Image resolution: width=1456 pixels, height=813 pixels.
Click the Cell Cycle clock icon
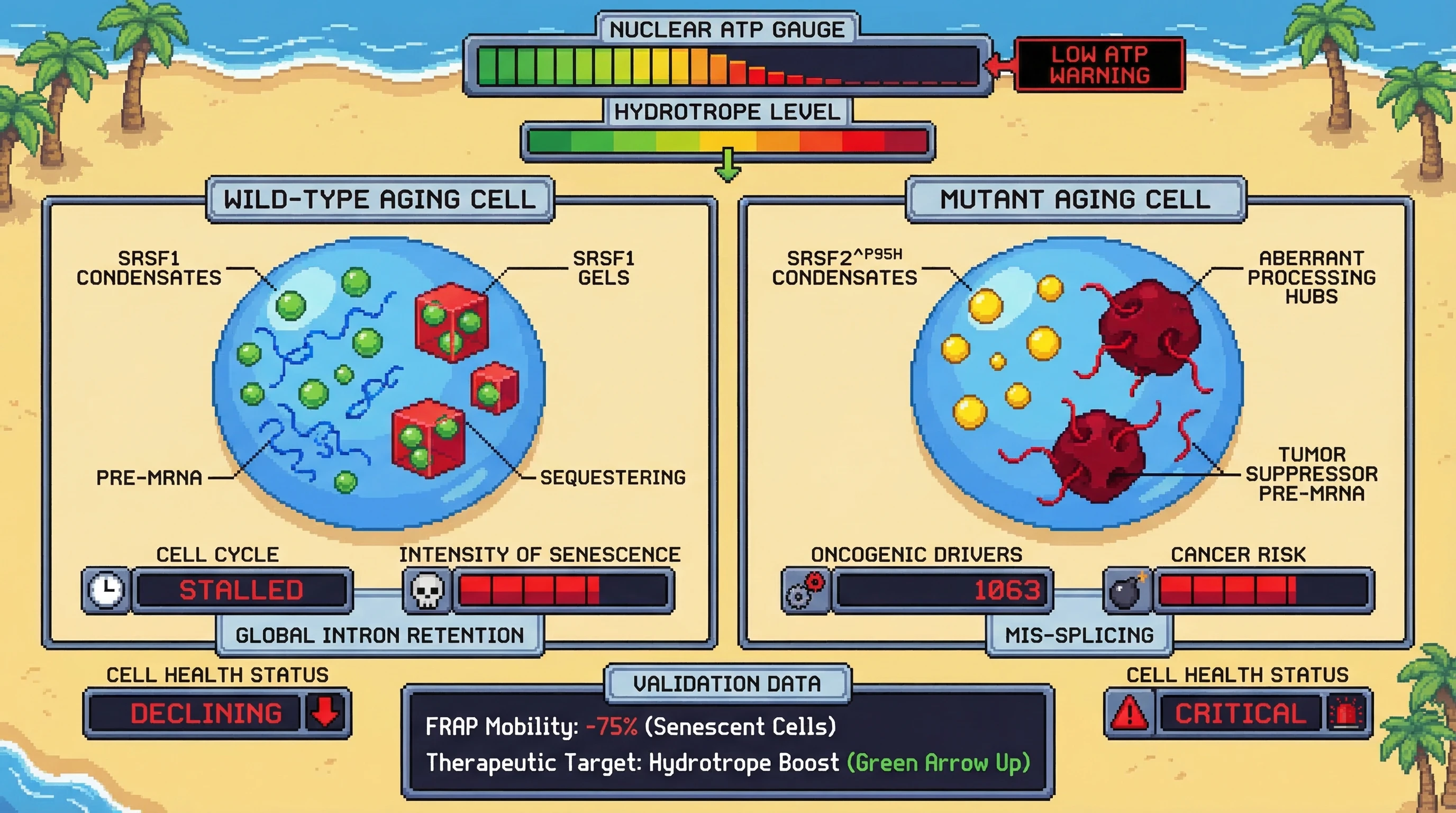[106, 590]
